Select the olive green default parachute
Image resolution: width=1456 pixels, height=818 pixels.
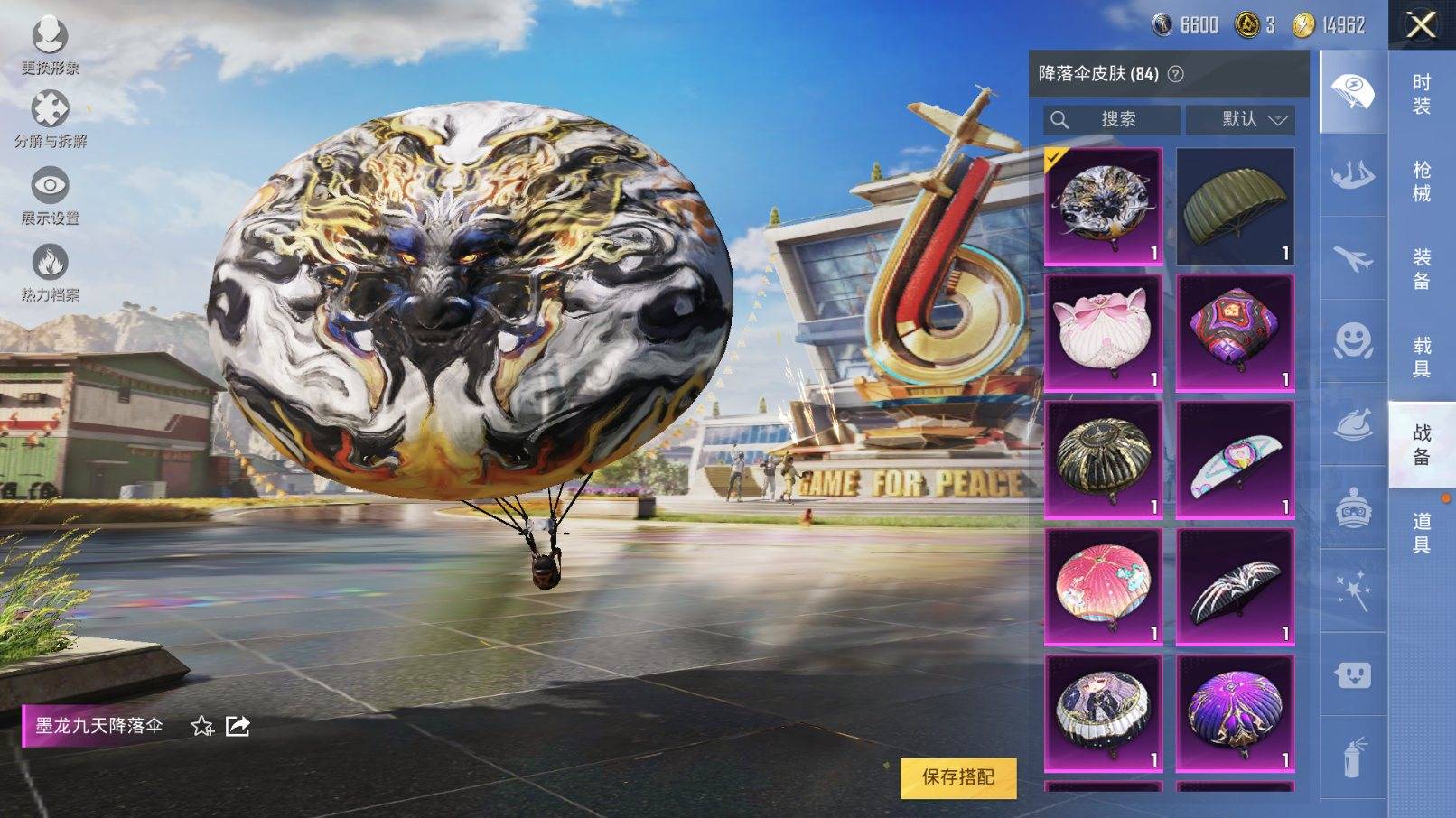(1235, 207)
